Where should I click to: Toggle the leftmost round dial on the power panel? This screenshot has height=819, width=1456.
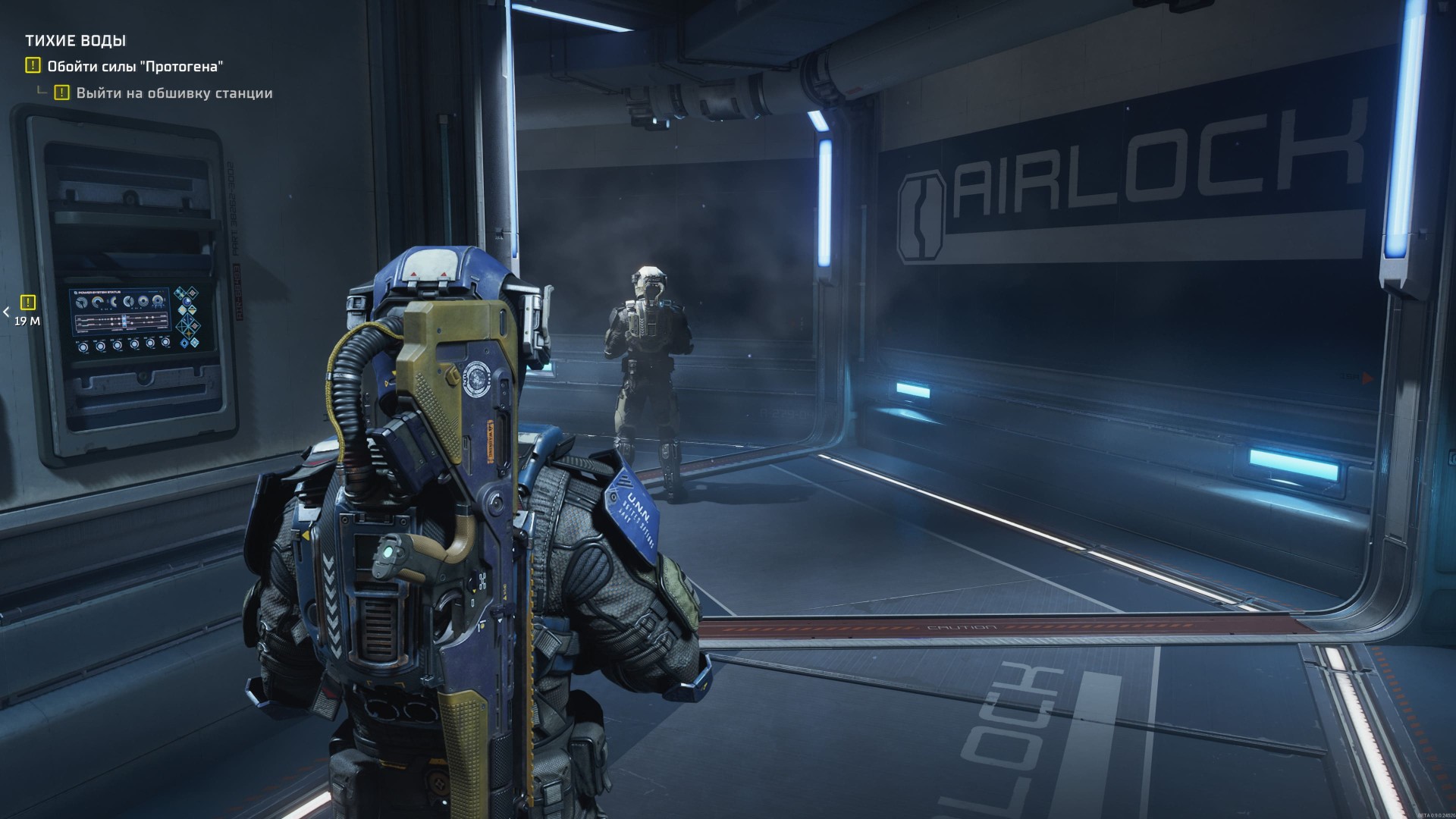(83, 349)
